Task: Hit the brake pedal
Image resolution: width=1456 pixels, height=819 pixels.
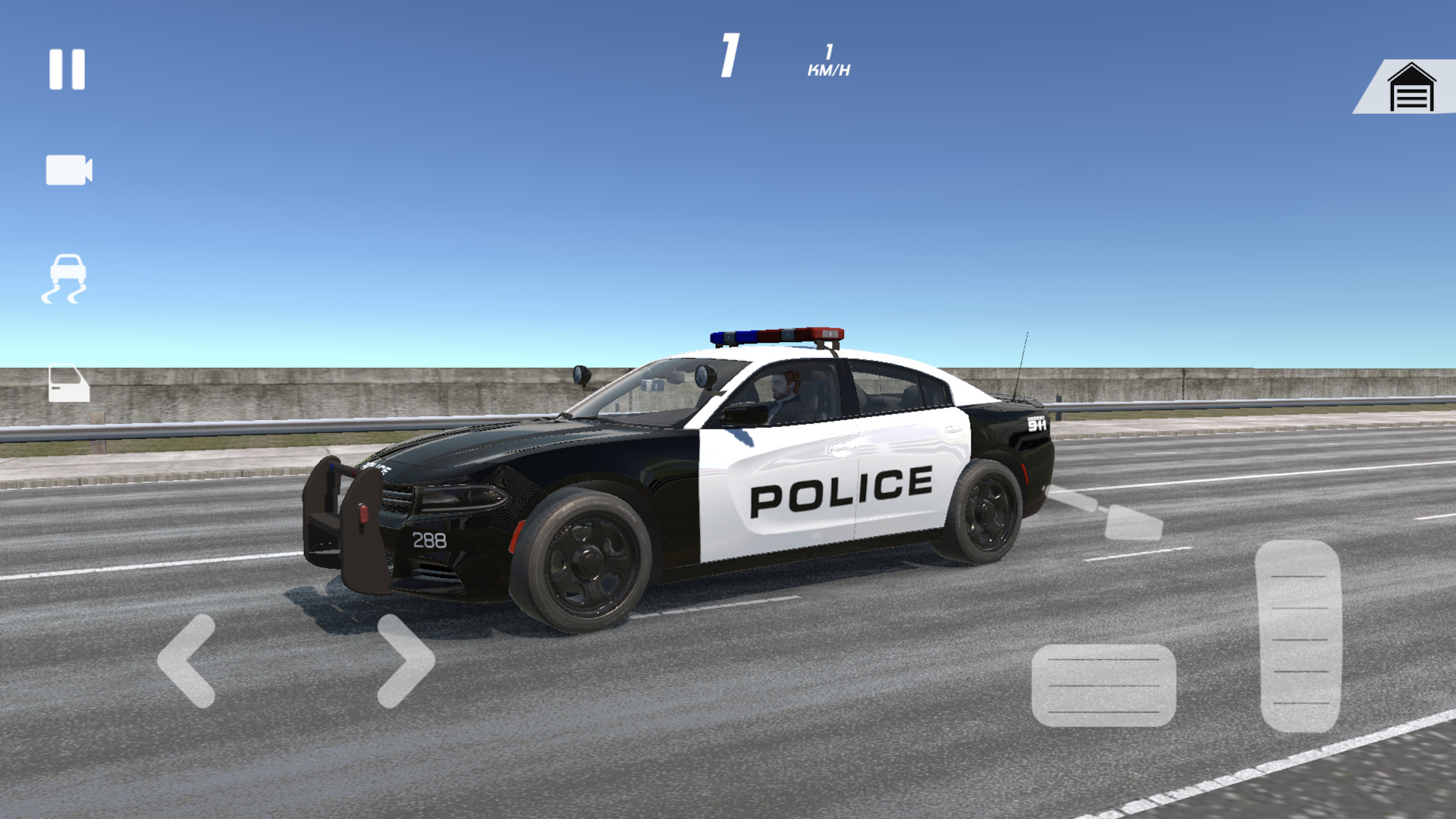Action: tap(1103, 685)
